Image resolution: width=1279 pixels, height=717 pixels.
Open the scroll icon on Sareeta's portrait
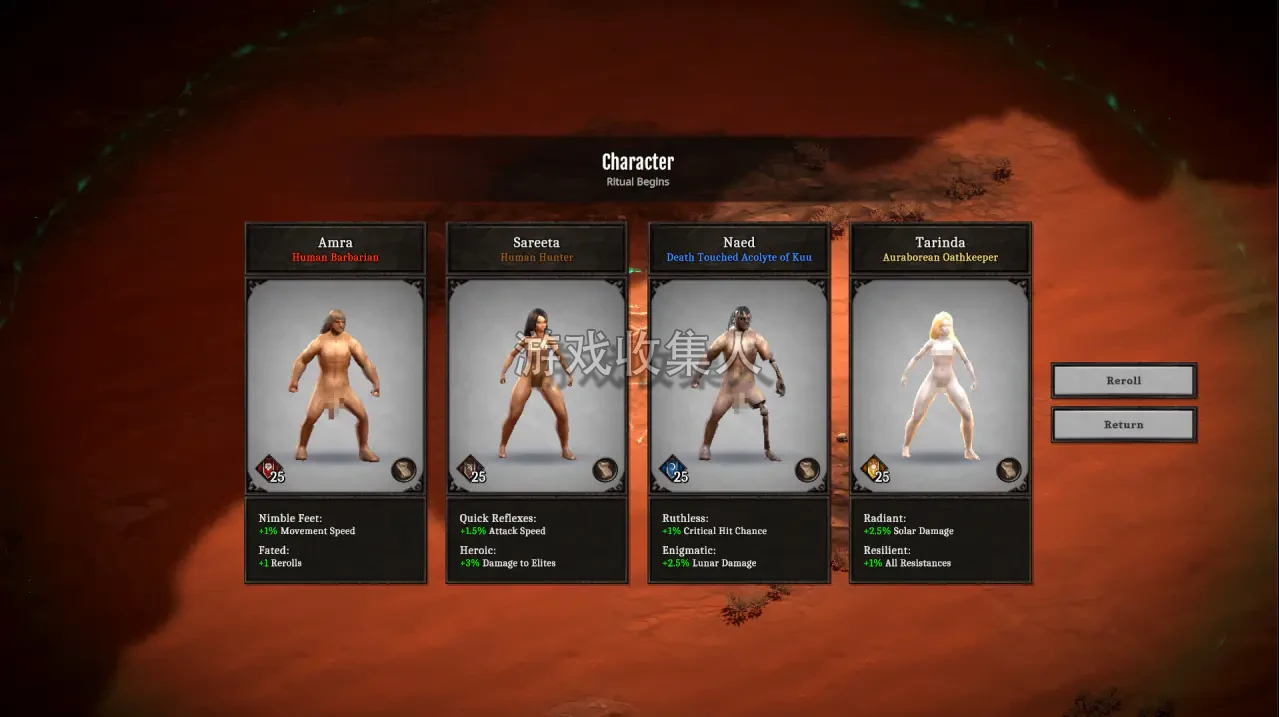pos(605,470)
